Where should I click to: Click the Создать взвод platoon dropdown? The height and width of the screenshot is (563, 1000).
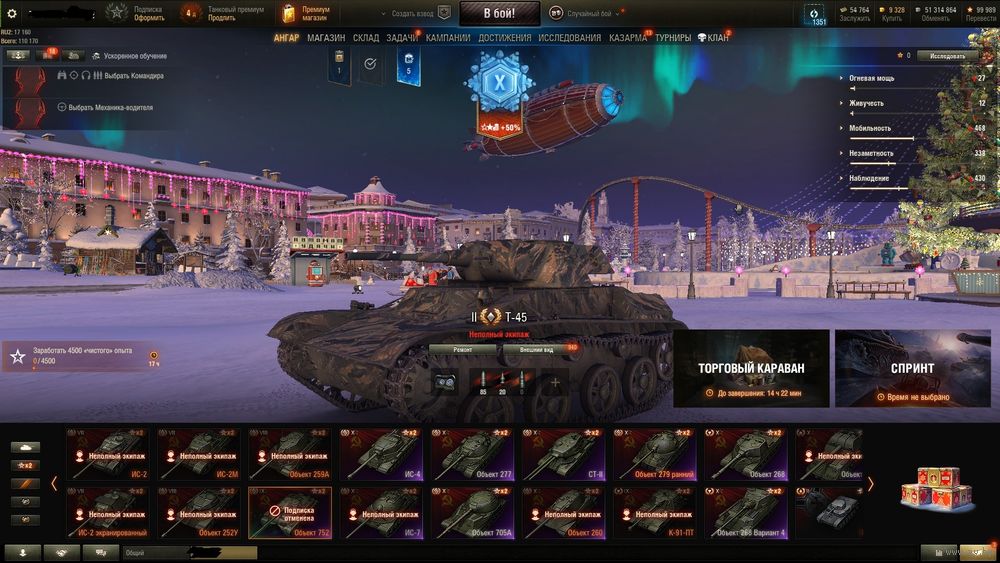(x=410, y=13)
